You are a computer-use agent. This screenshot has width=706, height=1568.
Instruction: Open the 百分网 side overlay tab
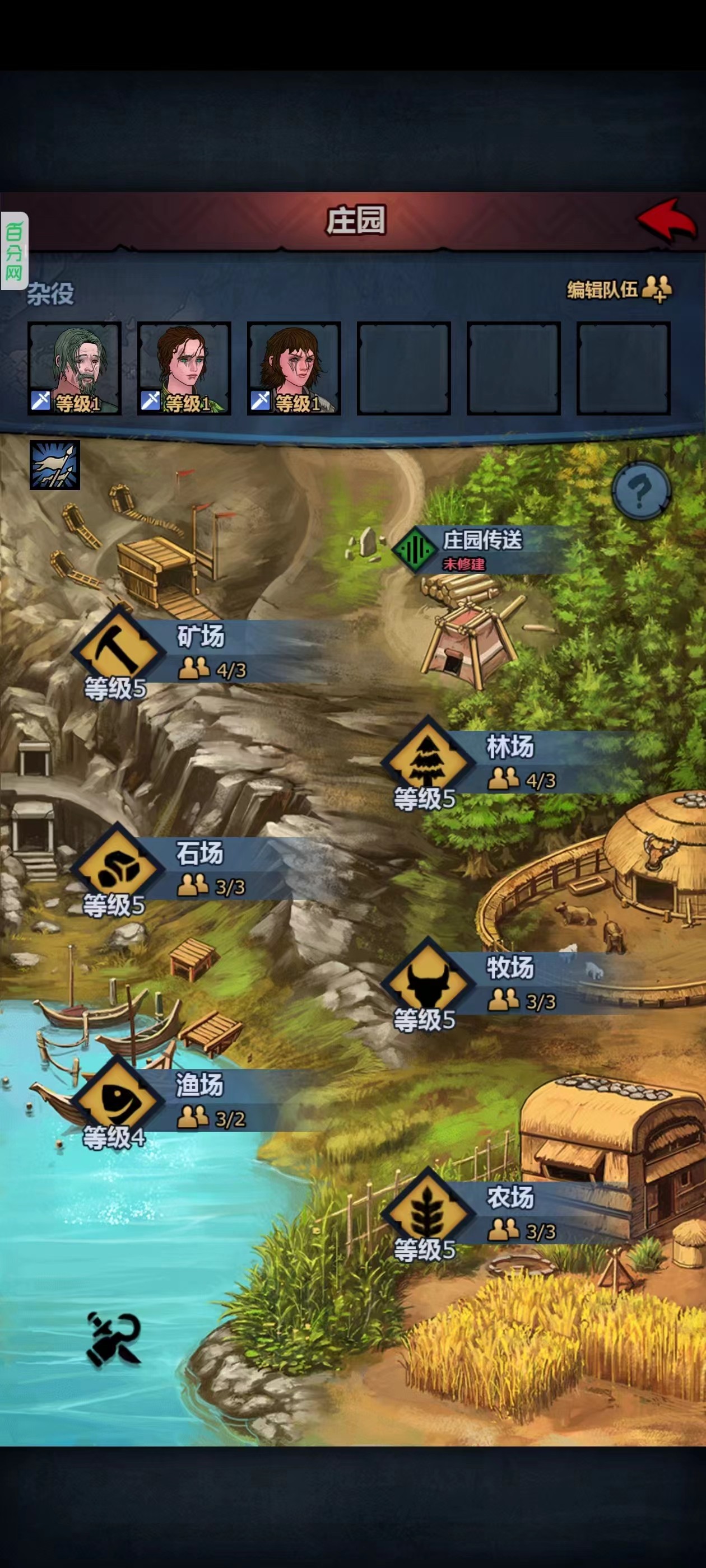pyautogui.click(x=14, y=251)
